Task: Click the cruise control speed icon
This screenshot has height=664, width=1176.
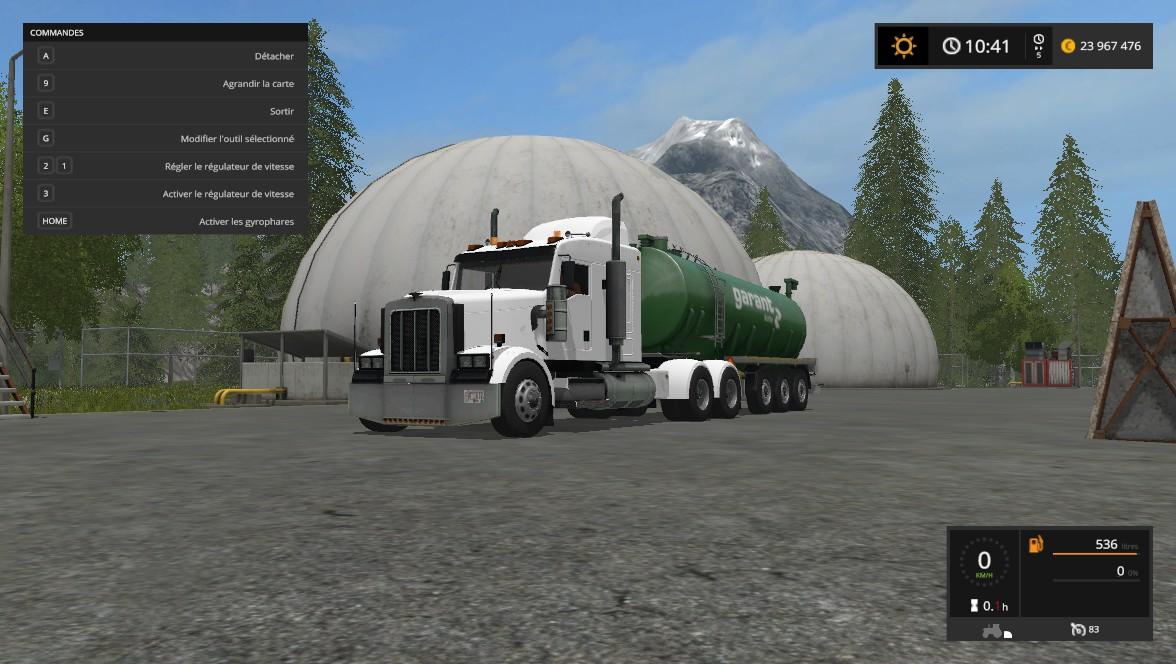Action: tap(1078, 629)
